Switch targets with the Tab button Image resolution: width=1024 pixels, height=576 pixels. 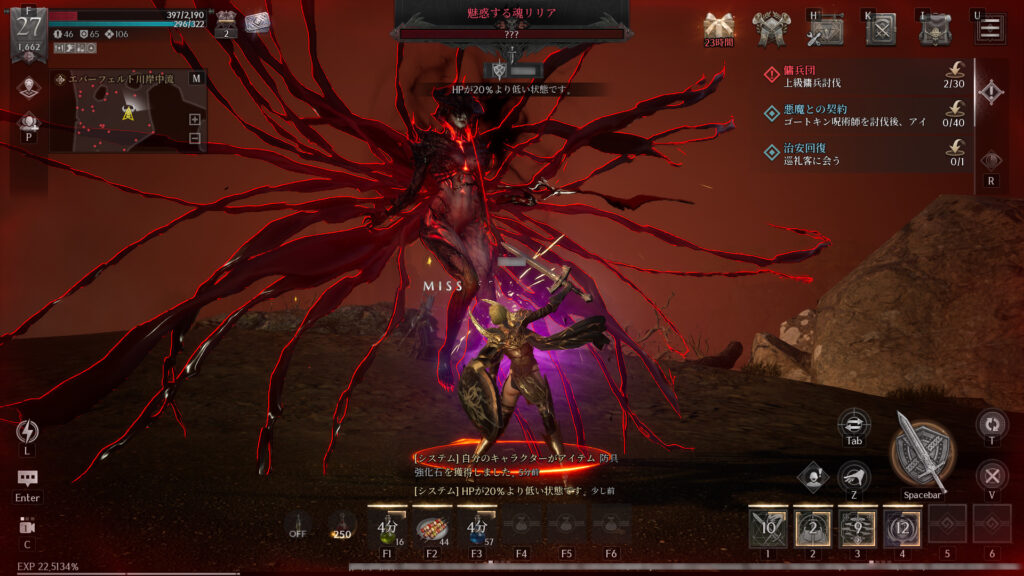(x=853, y=423)
